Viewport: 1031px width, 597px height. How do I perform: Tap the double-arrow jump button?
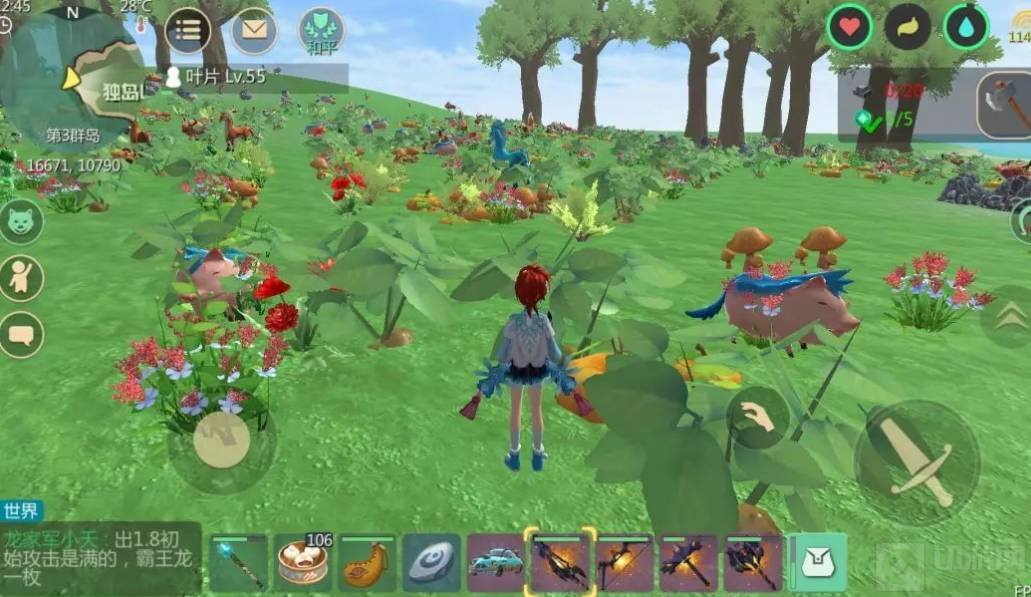point(1010,315)
